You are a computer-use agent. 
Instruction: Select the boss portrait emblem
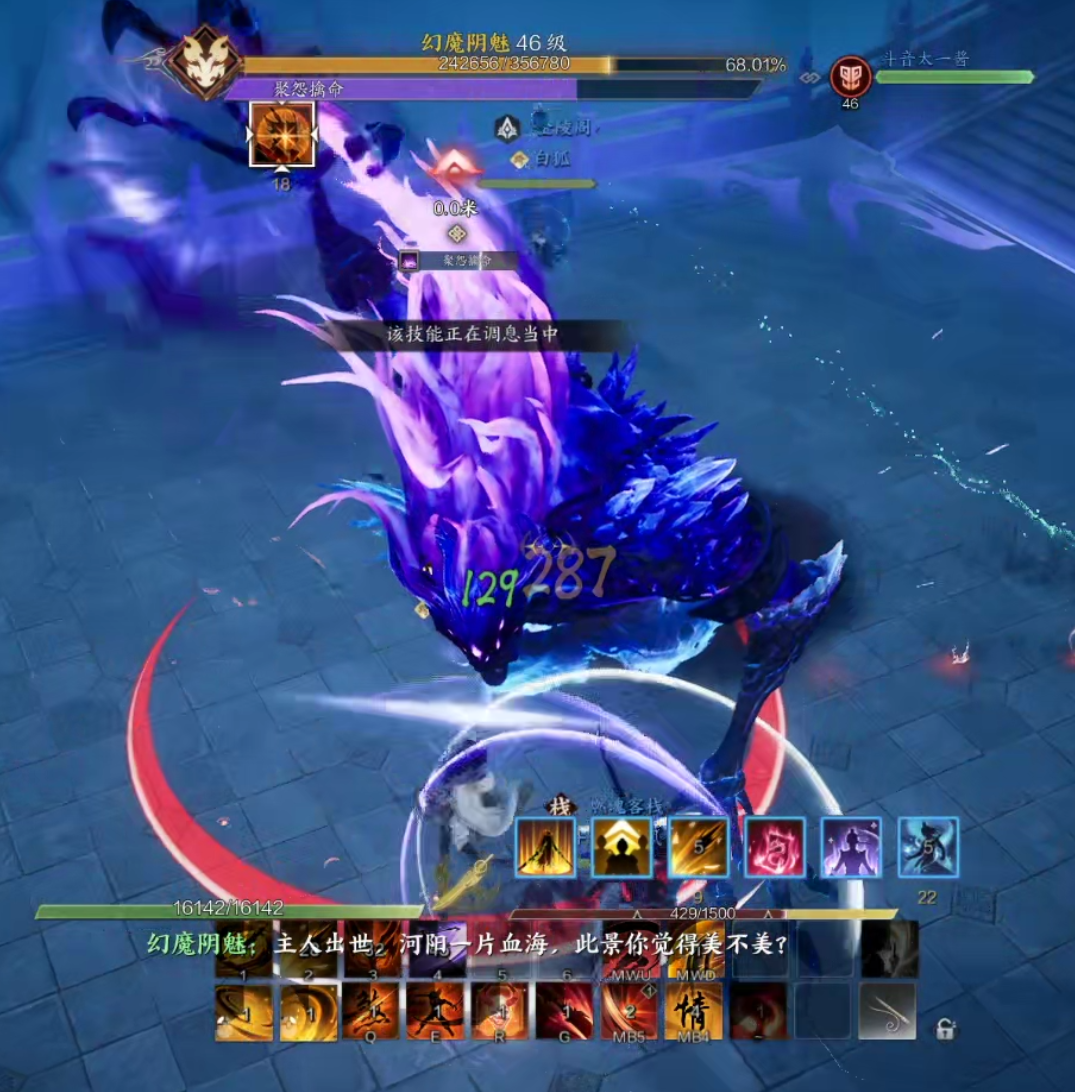(x=203, y=62)
